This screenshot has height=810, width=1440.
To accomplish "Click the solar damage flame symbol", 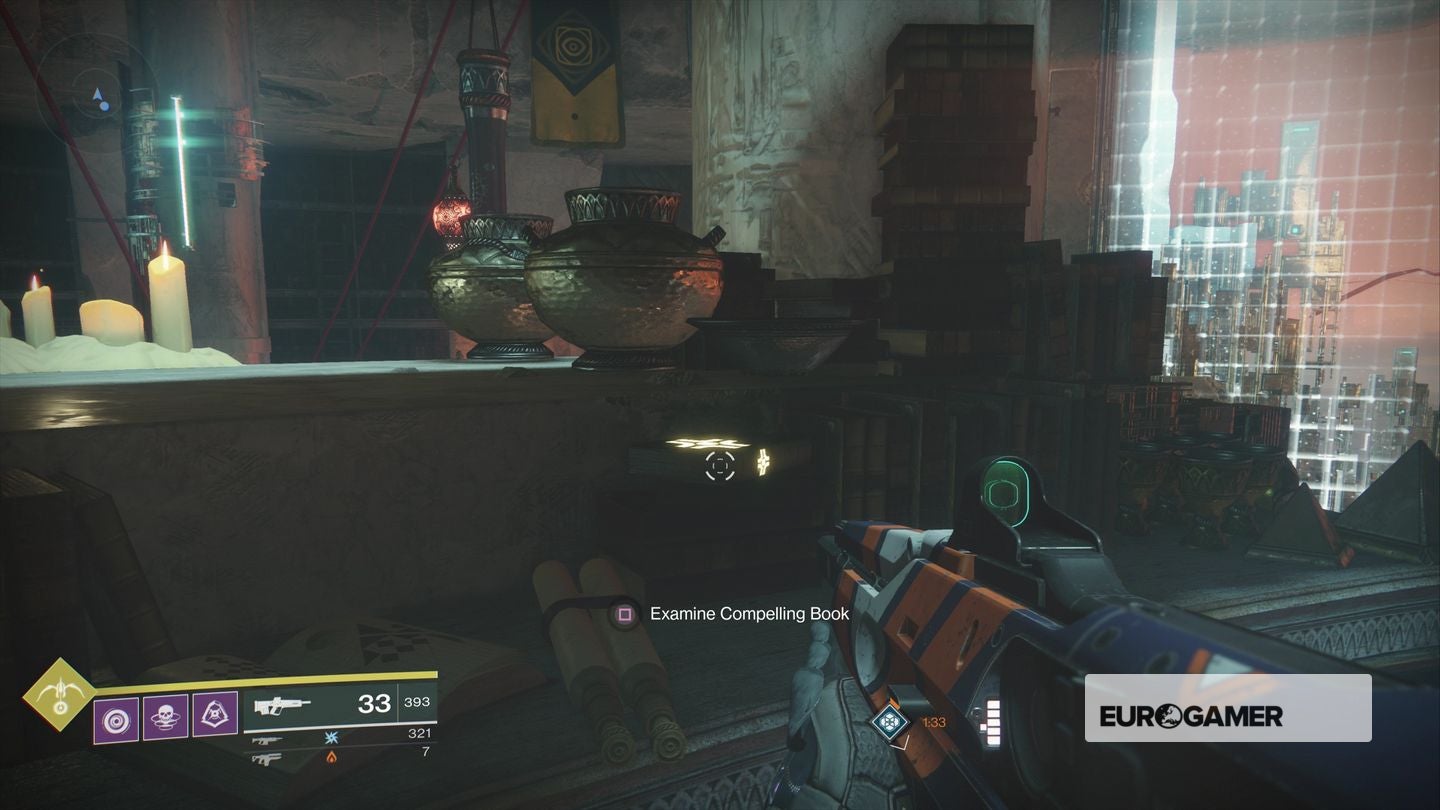I will [331, 758].
